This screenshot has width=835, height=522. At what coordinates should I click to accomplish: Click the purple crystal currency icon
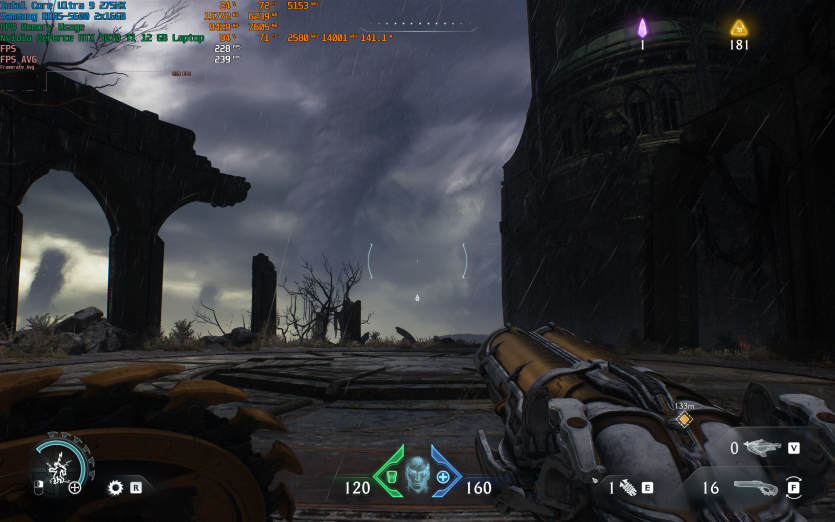coord(643,28)
